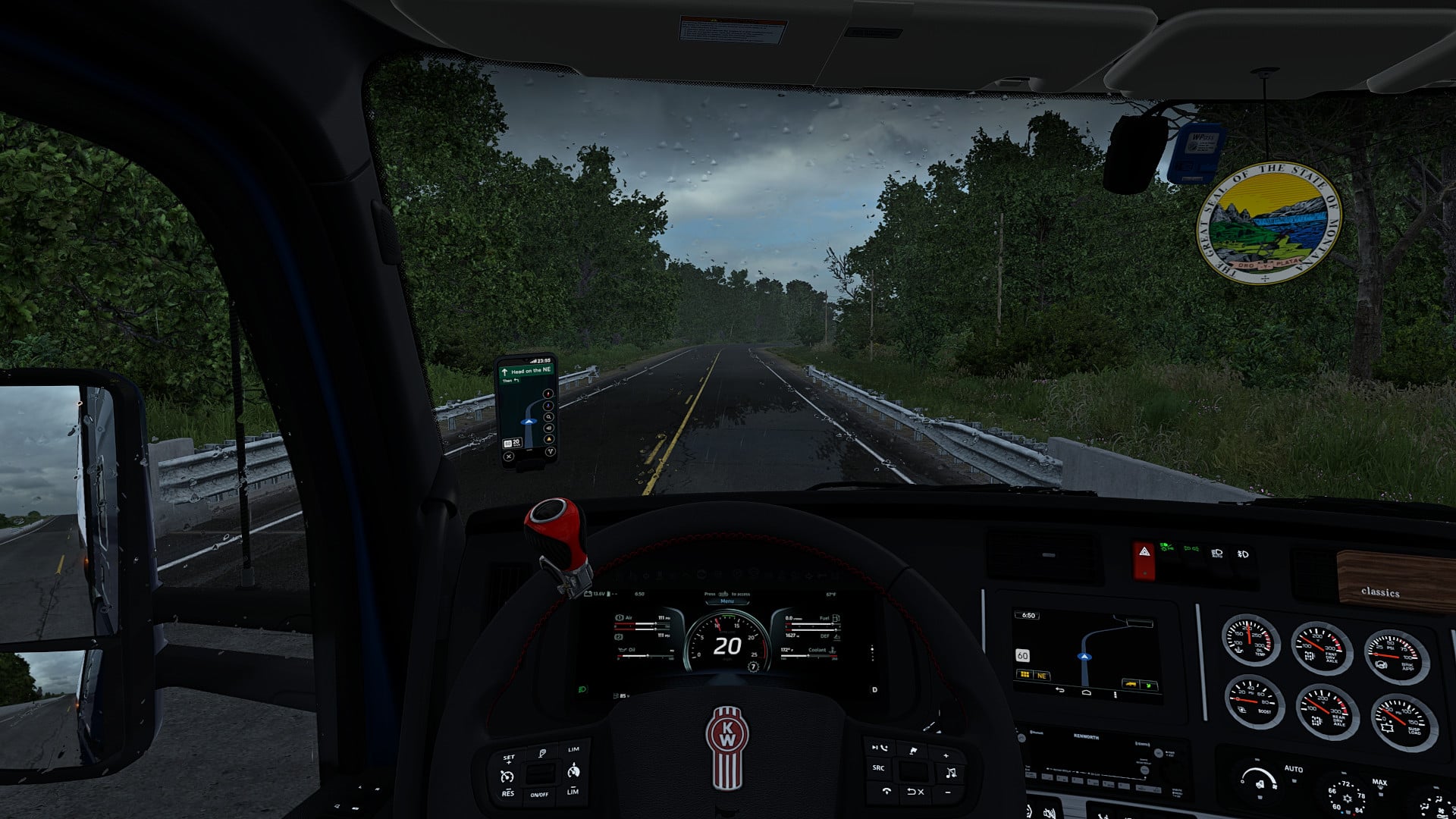Image resolution: width=1456 pixels, height=819 pixels.
Task: Mute voice guidance on the phone GPS
Action: (x=548, y=428)
